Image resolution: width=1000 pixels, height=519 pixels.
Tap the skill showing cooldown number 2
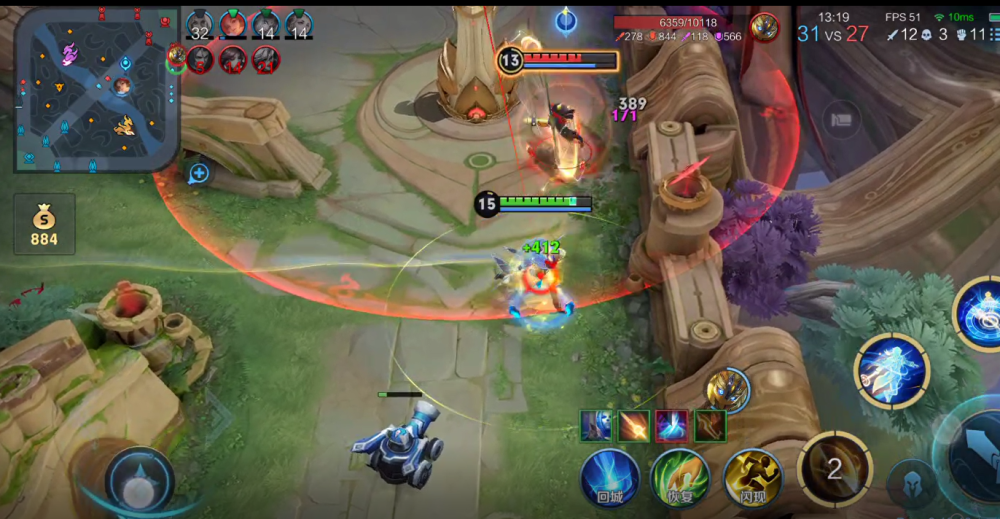click(x=834, y=468)
